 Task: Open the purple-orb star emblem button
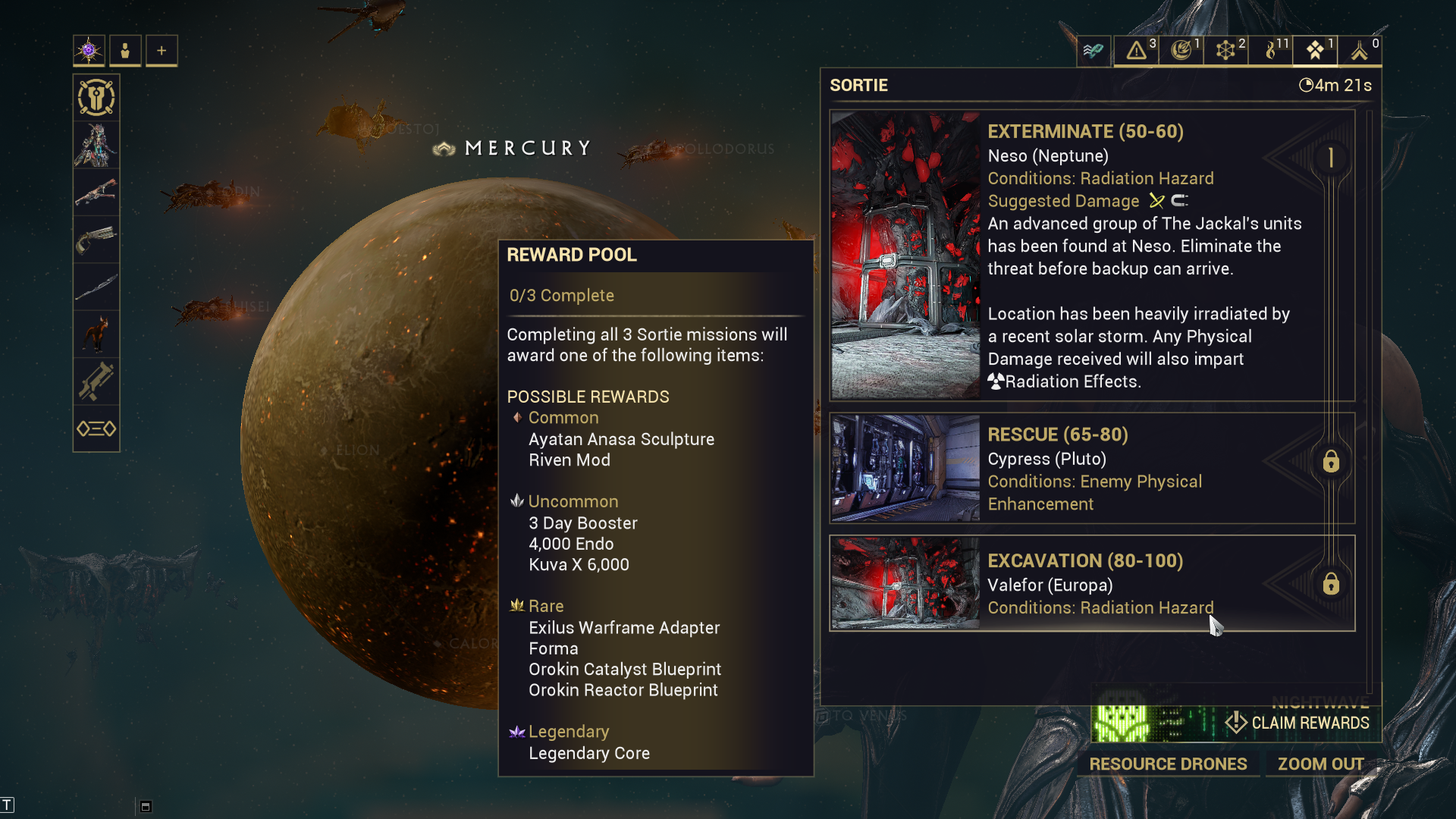coord(89,51)
